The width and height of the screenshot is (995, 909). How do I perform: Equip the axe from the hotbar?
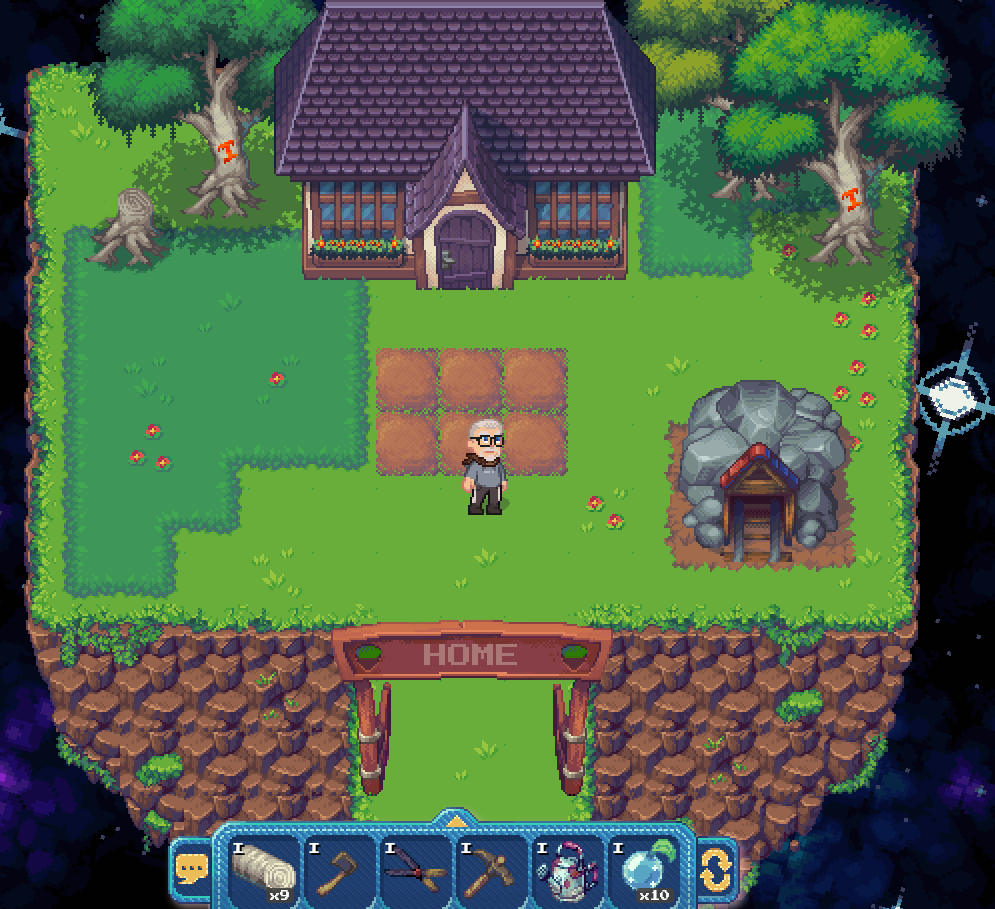point(340,869)
